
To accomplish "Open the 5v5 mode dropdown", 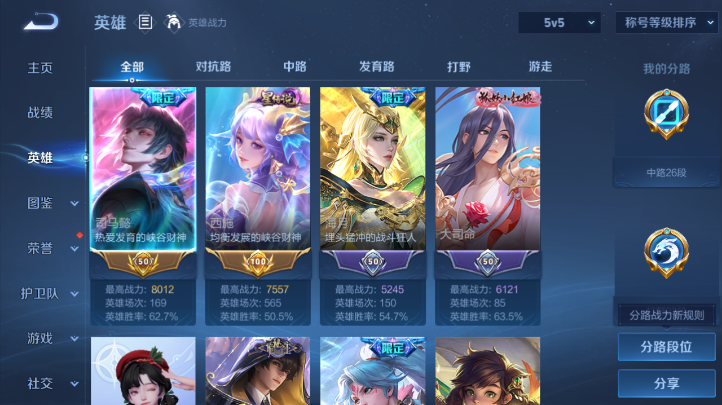I will (x=559, y=22).
